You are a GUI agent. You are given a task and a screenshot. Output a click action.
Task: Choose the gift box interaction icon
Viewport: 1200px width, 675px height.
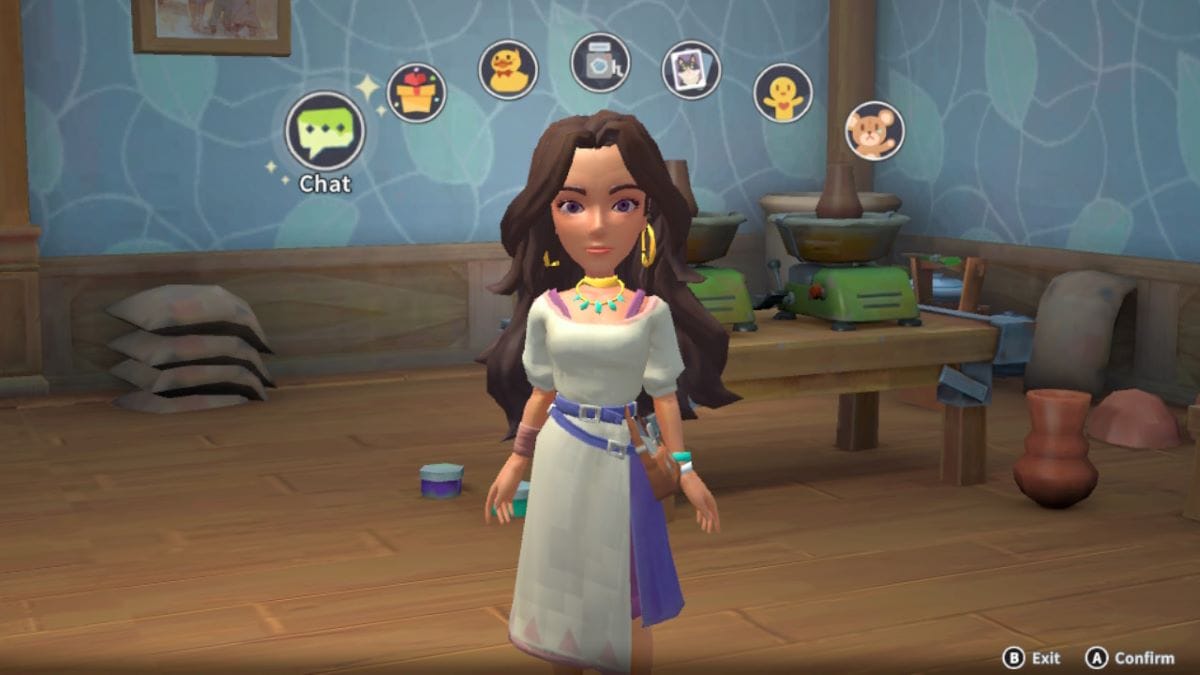tap(416, 93)
